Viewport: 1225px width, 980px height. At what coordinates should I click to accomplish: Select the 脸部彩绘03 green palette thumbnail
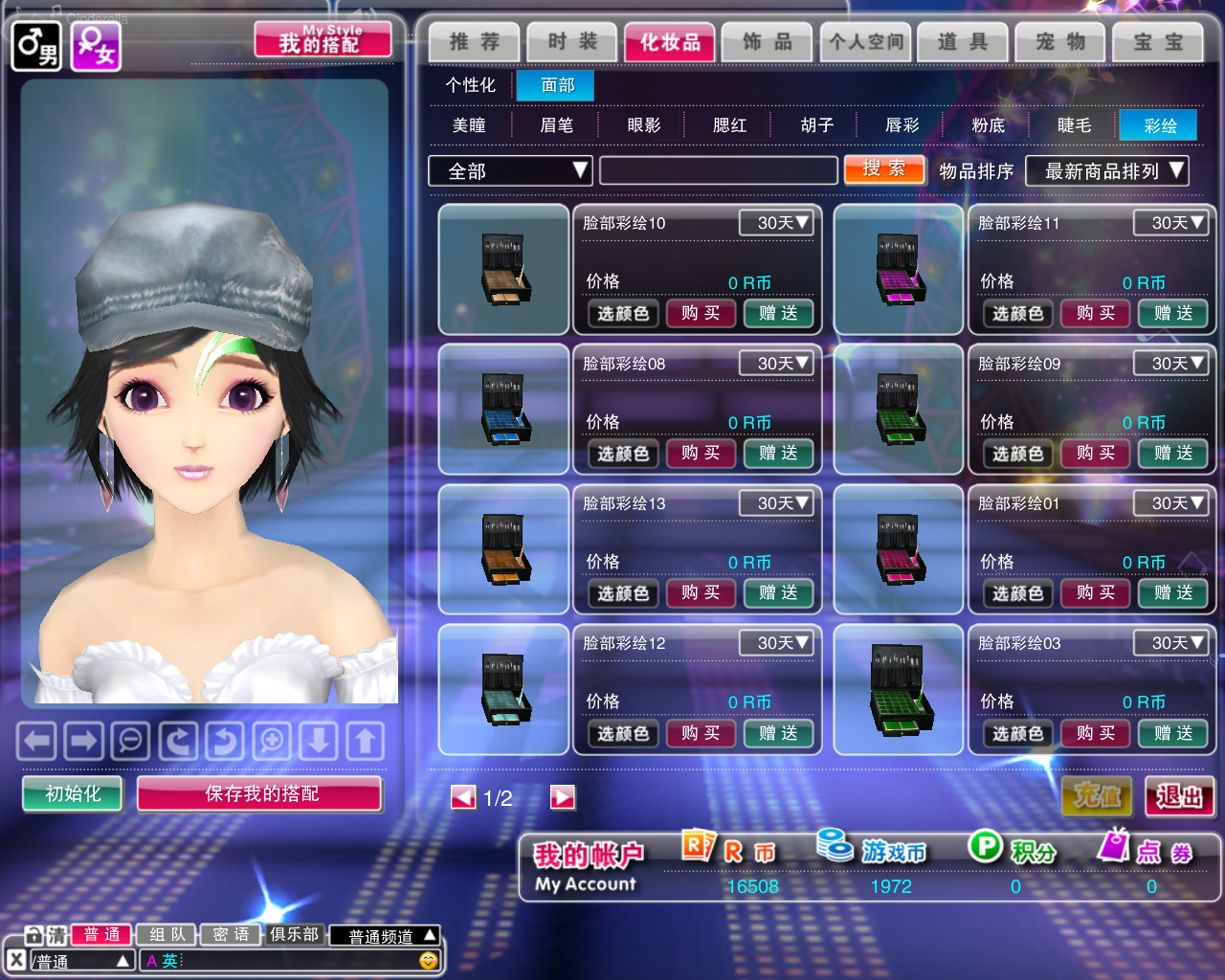pos(898,689)
